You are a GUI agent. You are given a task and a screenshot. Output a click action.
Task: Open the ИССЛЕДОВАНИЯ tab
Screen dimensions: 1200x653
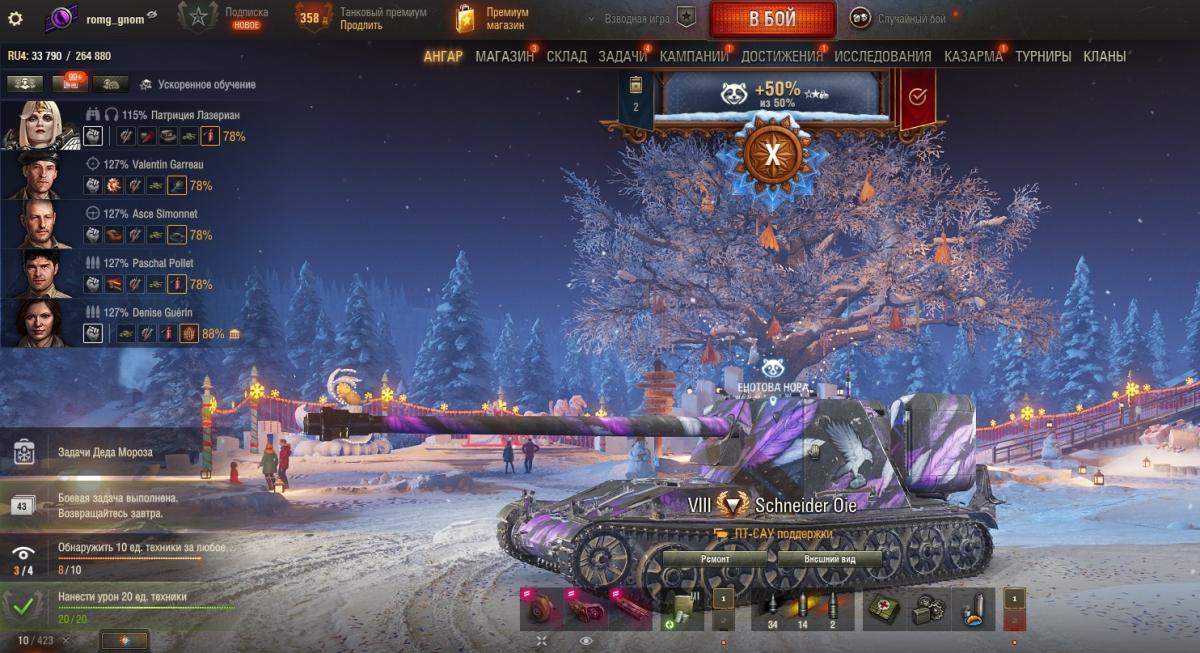point(883,57)
